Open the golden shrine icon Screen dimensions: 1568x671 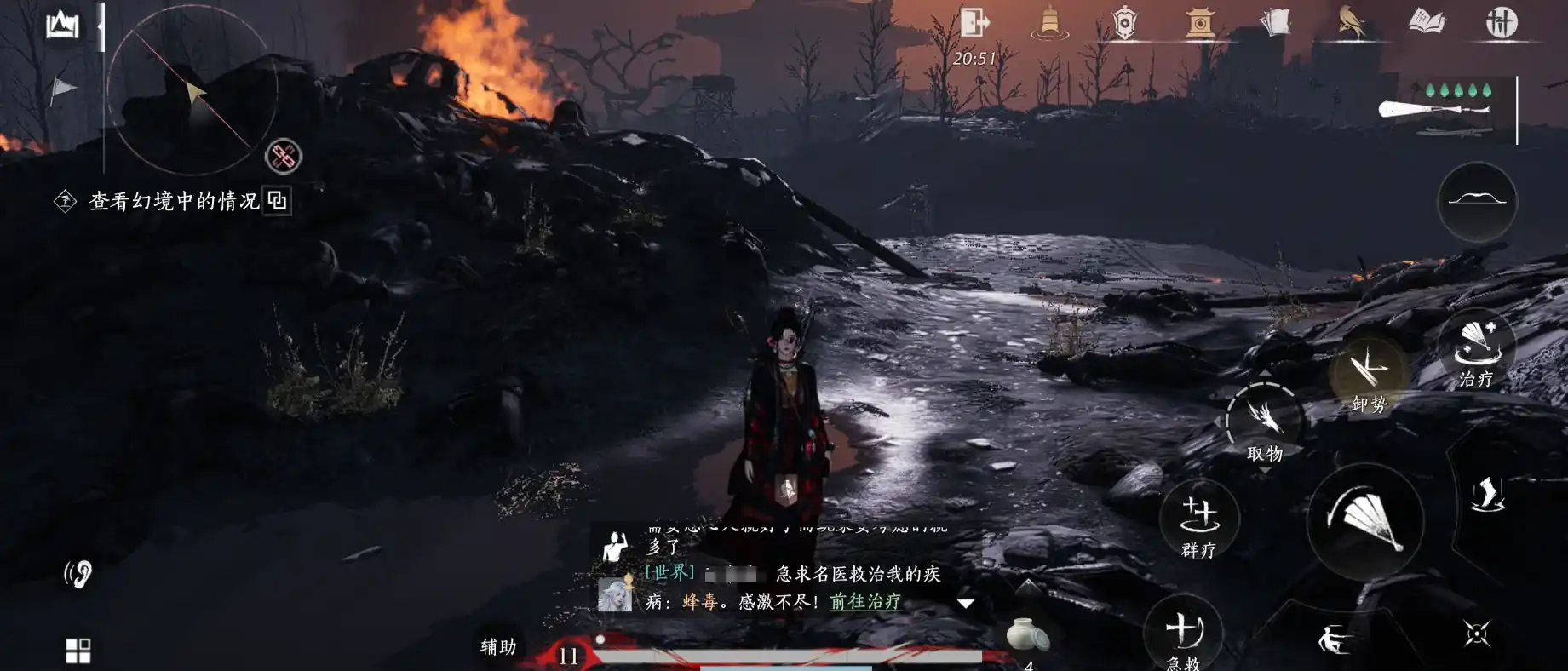pos(1199,23)
